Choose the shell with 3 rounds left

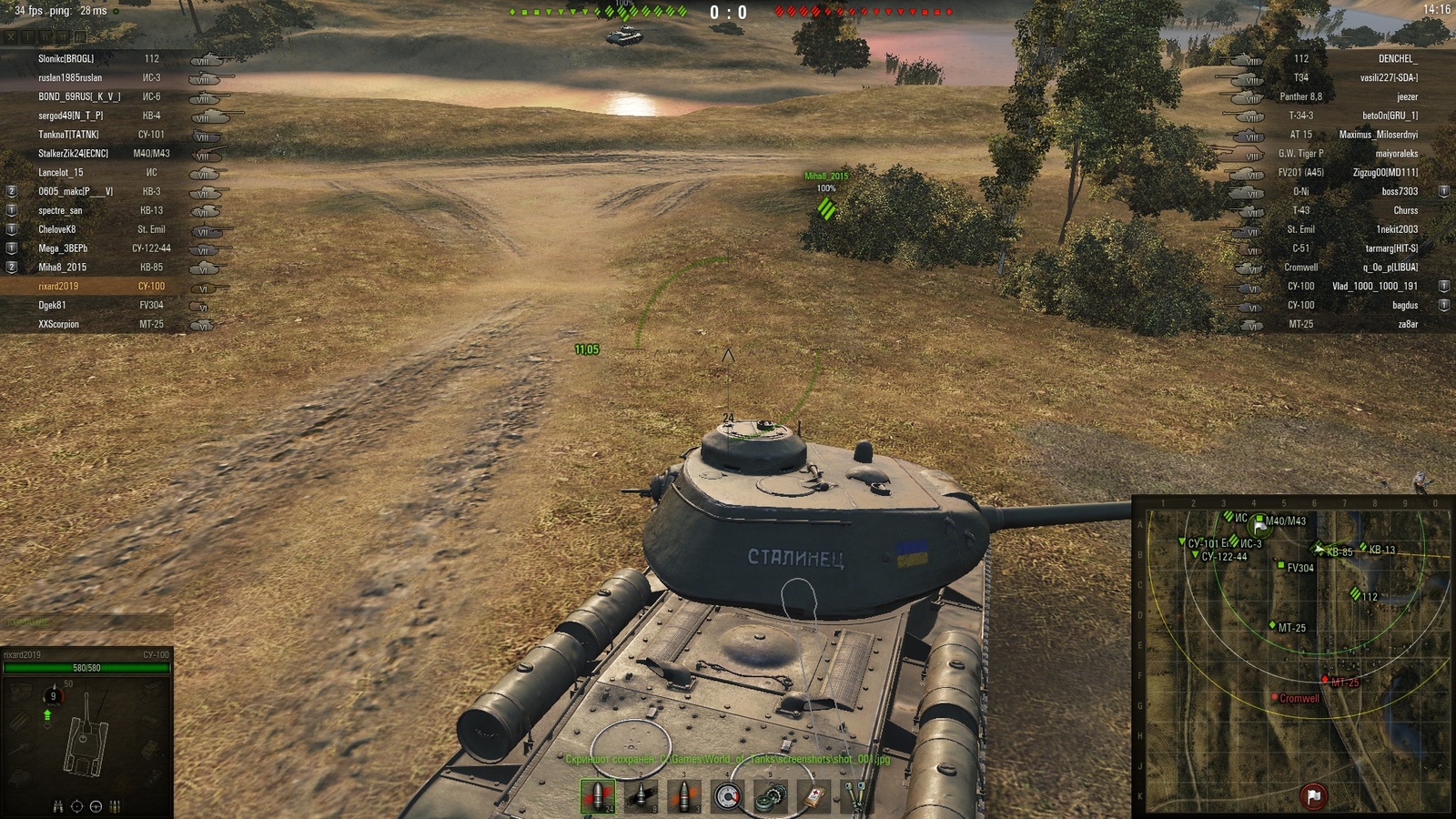pyautogui.click(x=683, y=796)
